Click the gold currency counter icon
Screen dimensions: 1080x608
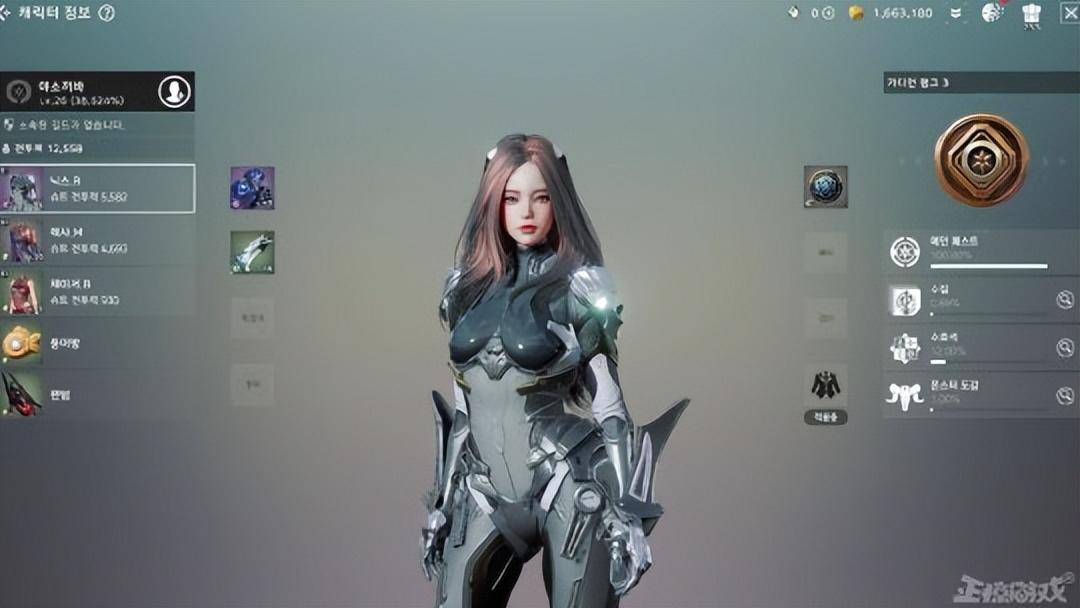pyautogui.click(x=855, y=13)
